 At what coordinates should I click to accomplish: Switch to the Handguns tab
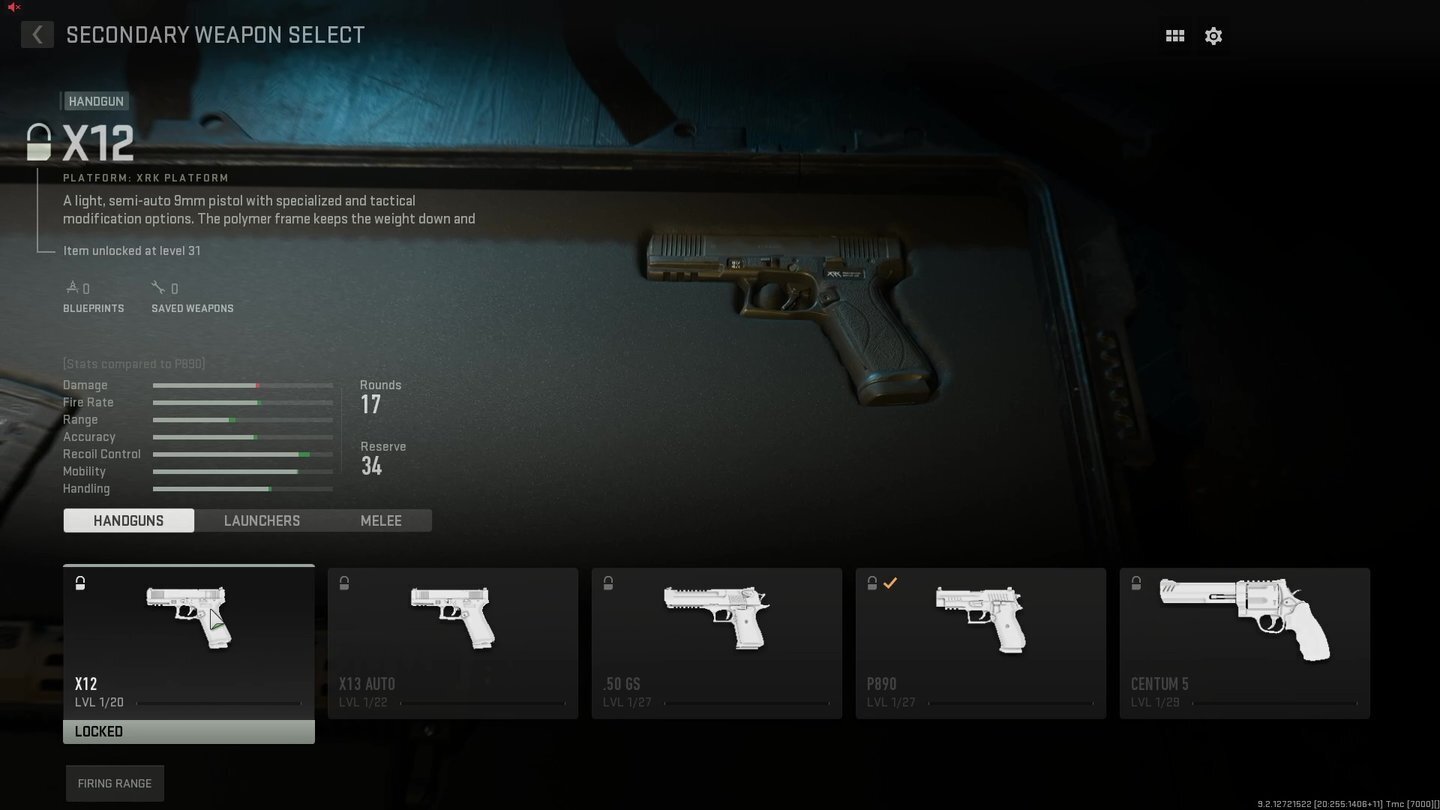129,520
